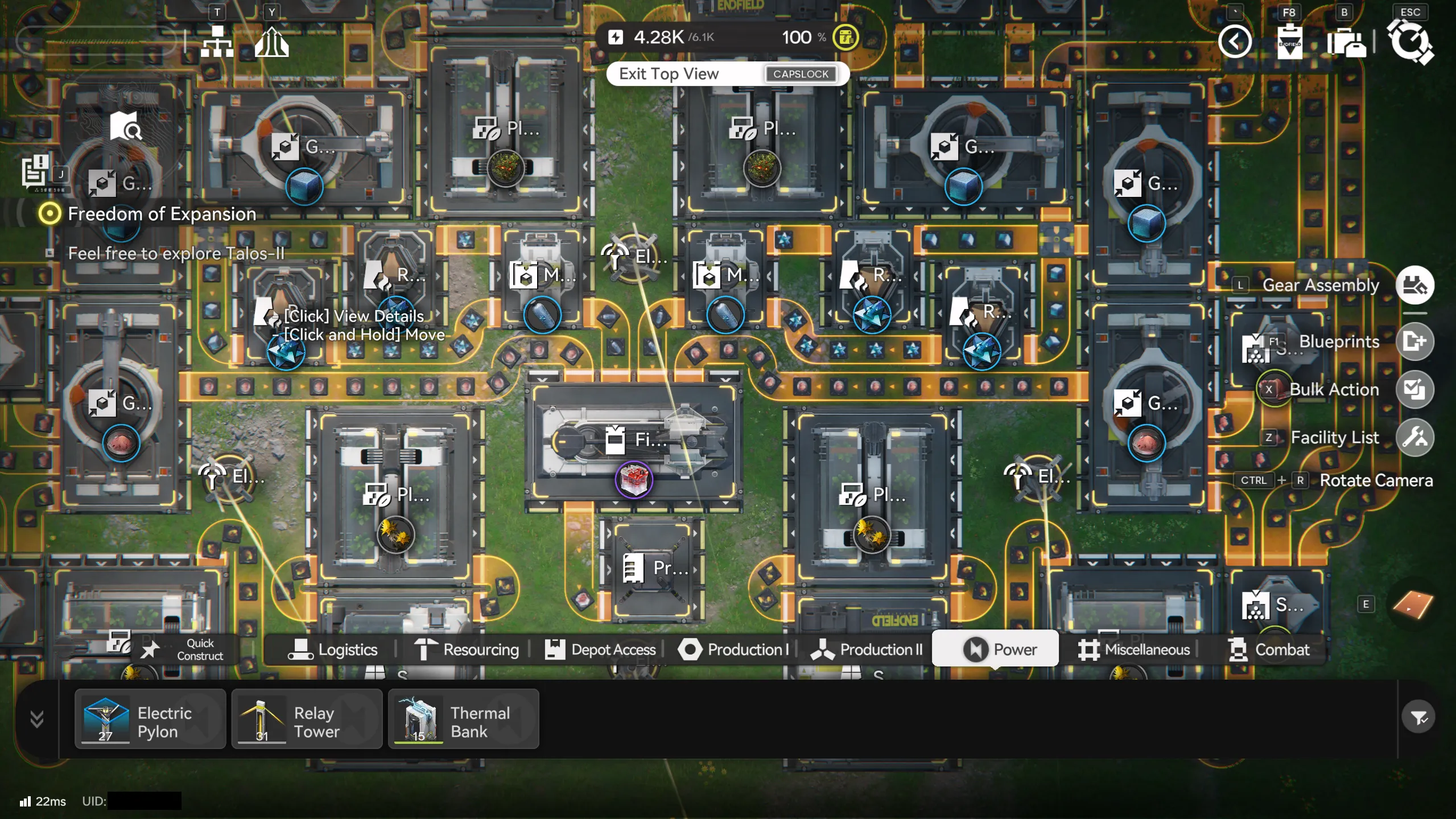Collapse the build bar with chevron
This screenshot has height=819, width=1456.
pyautogui.click(x=37, y=719)
